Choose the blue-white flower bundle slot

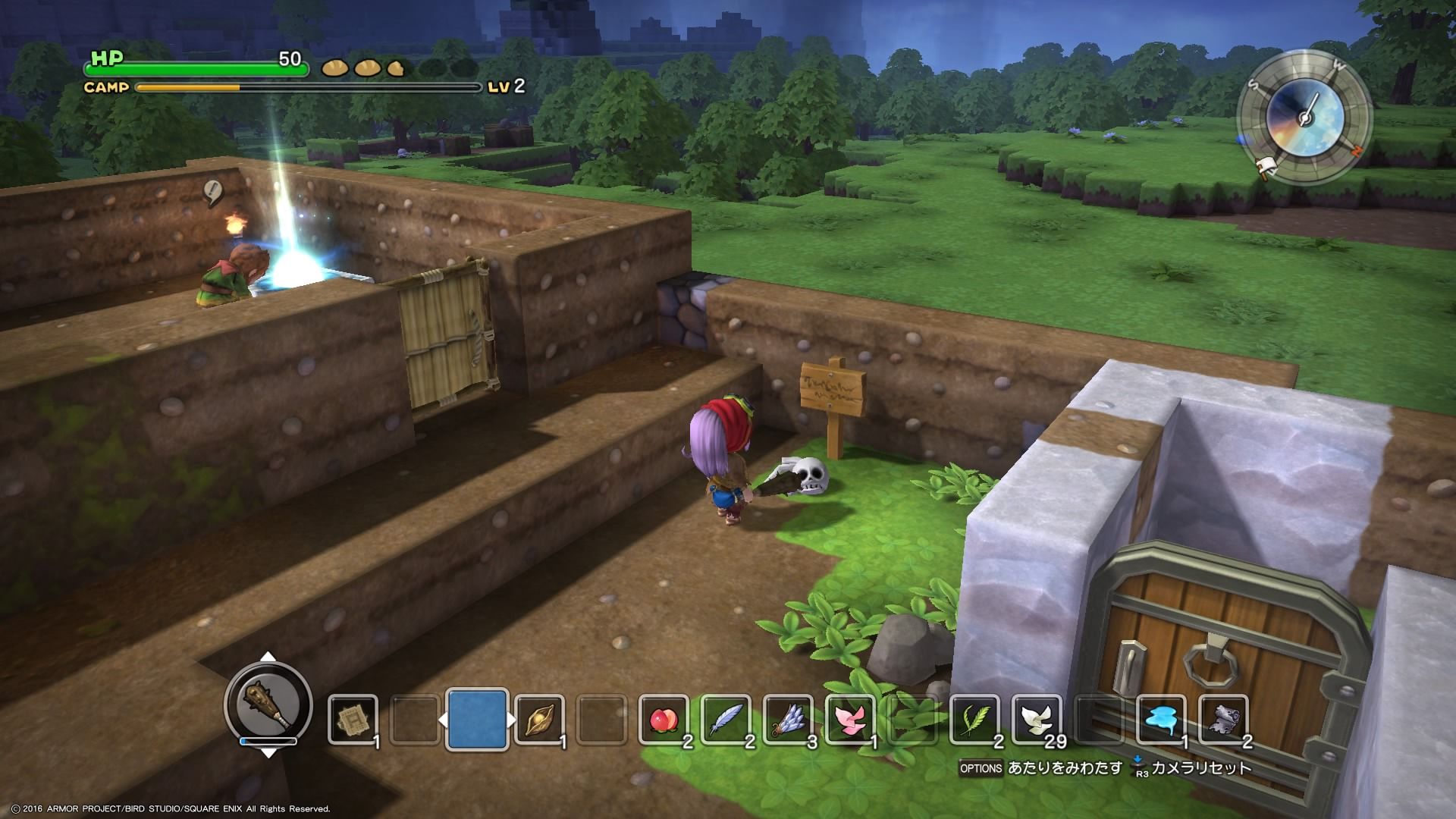tap(788, 719)
